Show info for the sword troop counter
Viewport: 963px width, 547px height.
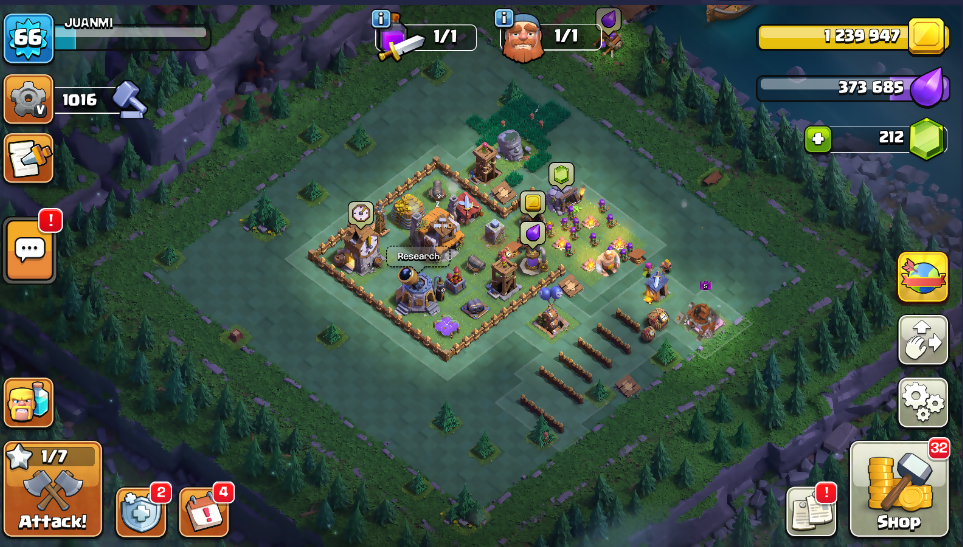(381, 19)
